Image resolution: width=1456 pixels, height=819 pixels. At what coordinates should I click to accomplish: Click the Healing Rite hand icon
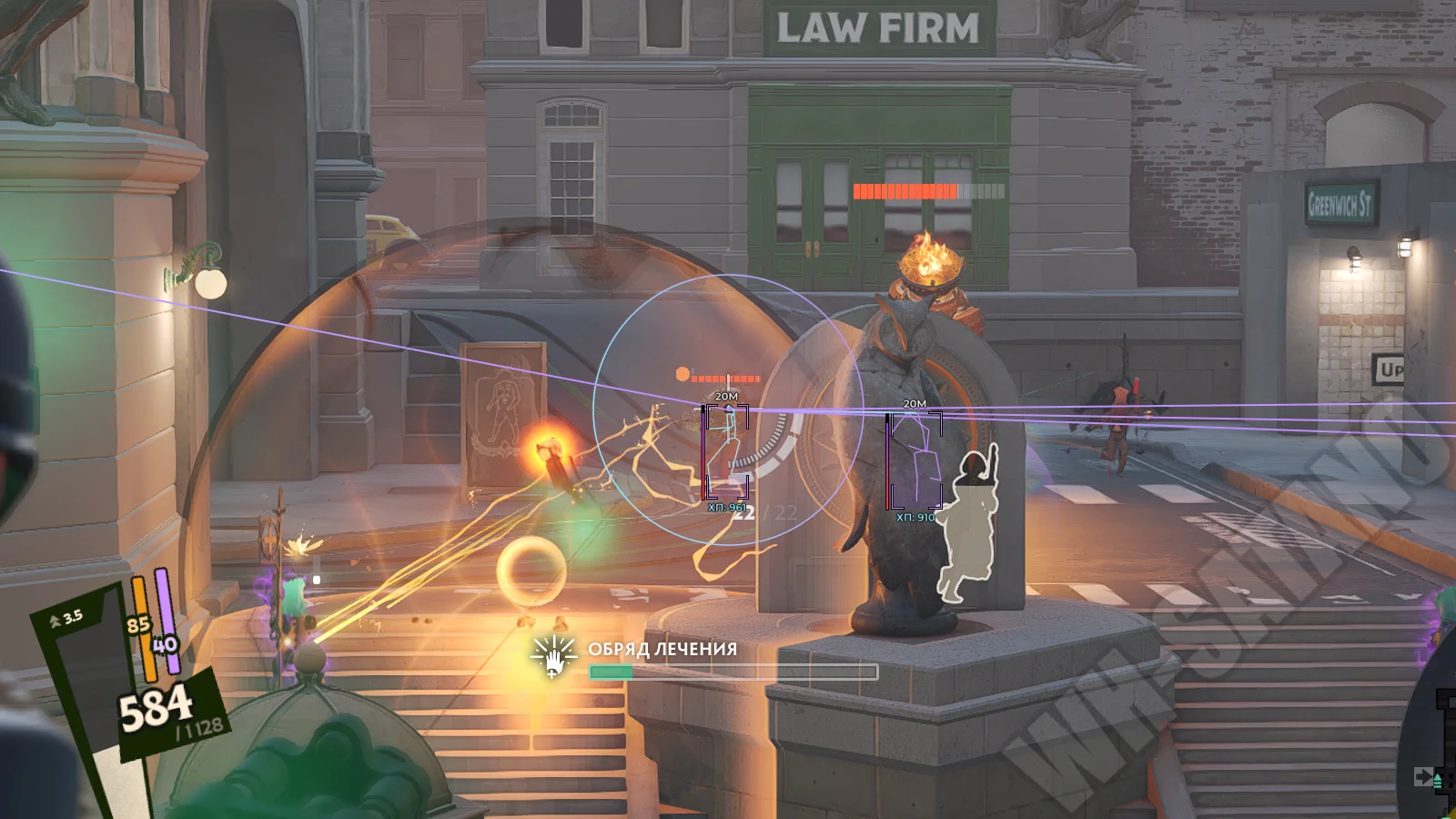point(553,656)
